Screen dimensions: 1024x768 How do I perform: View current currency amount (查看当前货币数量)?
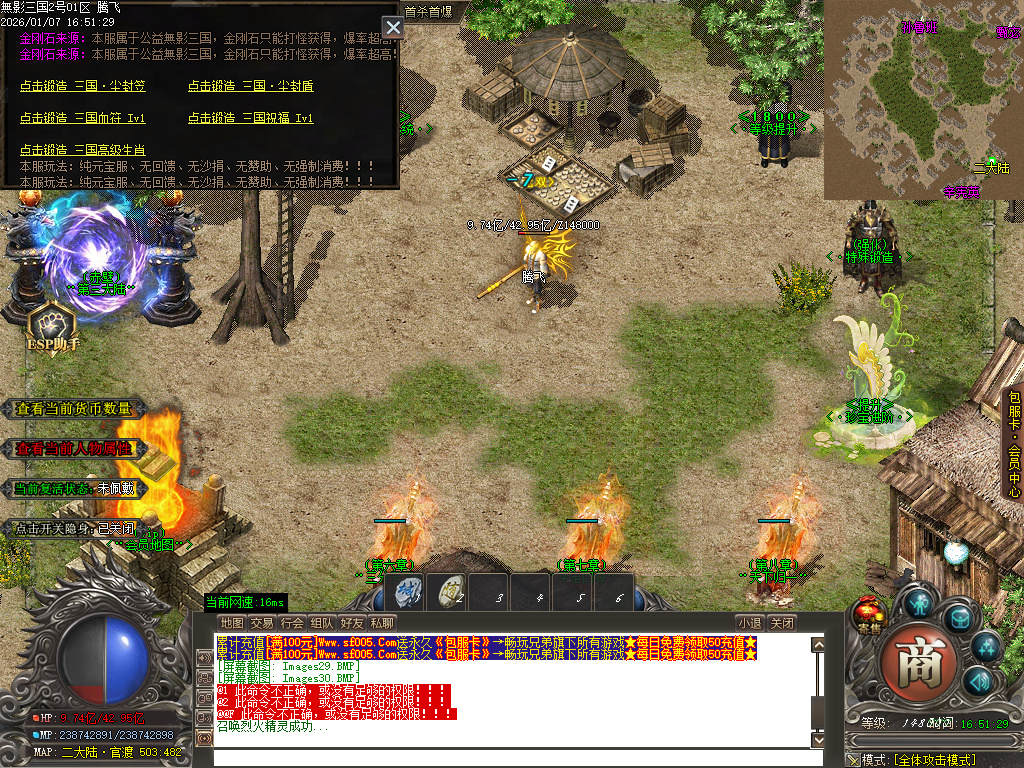pyautogui.click(x=74, y=409)
